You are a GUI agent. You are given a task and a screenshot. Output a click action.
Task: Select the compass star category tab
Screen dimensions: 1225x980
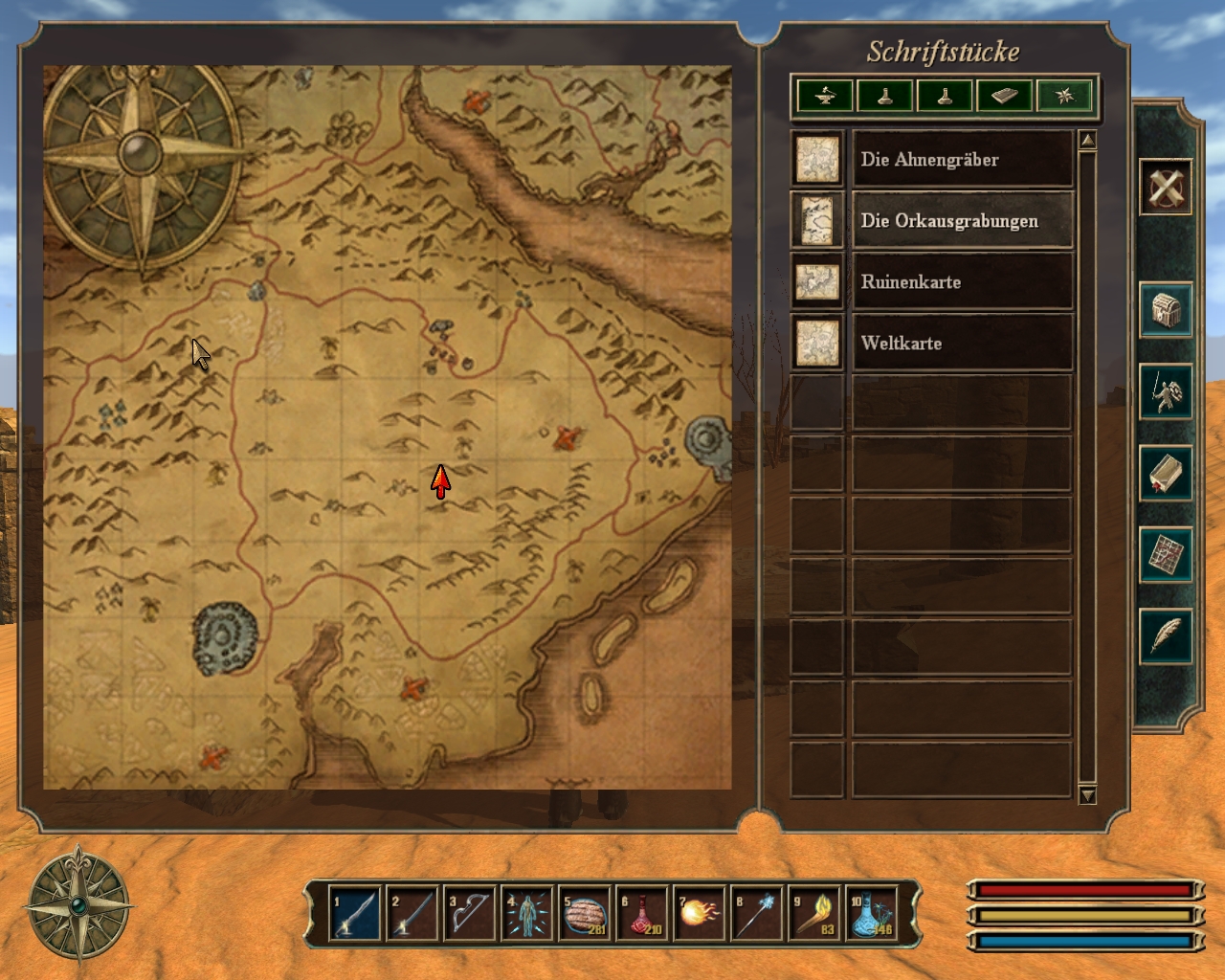click(x=1064, y=96)
